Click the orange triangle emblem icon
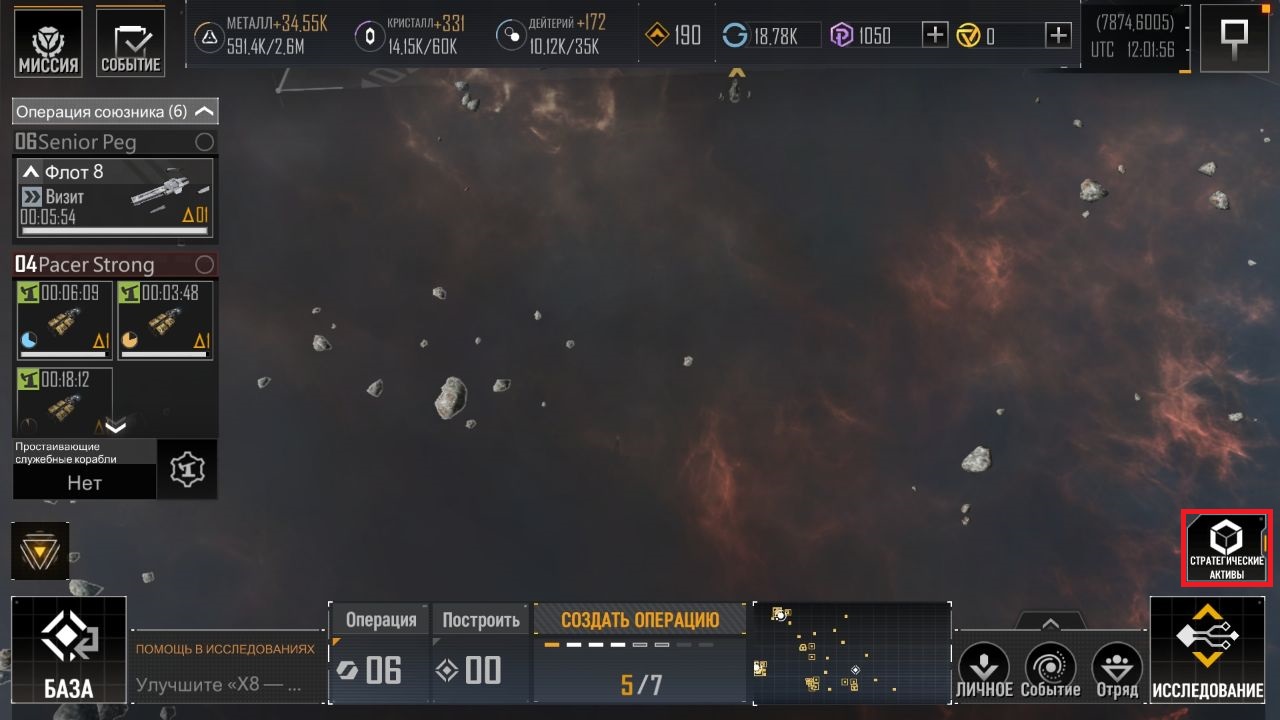This screenshot has width=1280, height=720. click(40, 551)
